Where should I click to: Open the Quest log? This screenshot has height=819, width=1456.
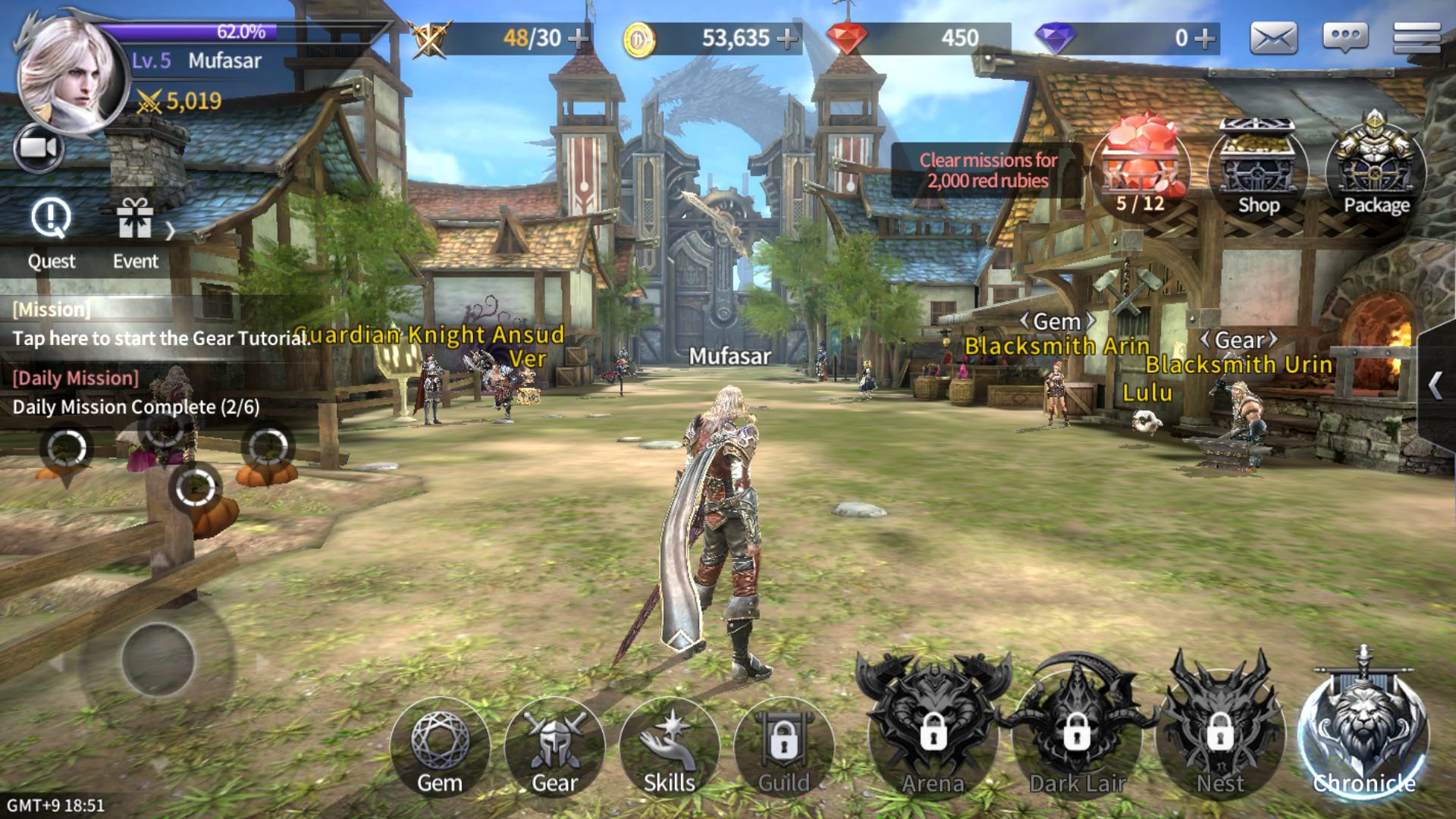tap(51, 233)
